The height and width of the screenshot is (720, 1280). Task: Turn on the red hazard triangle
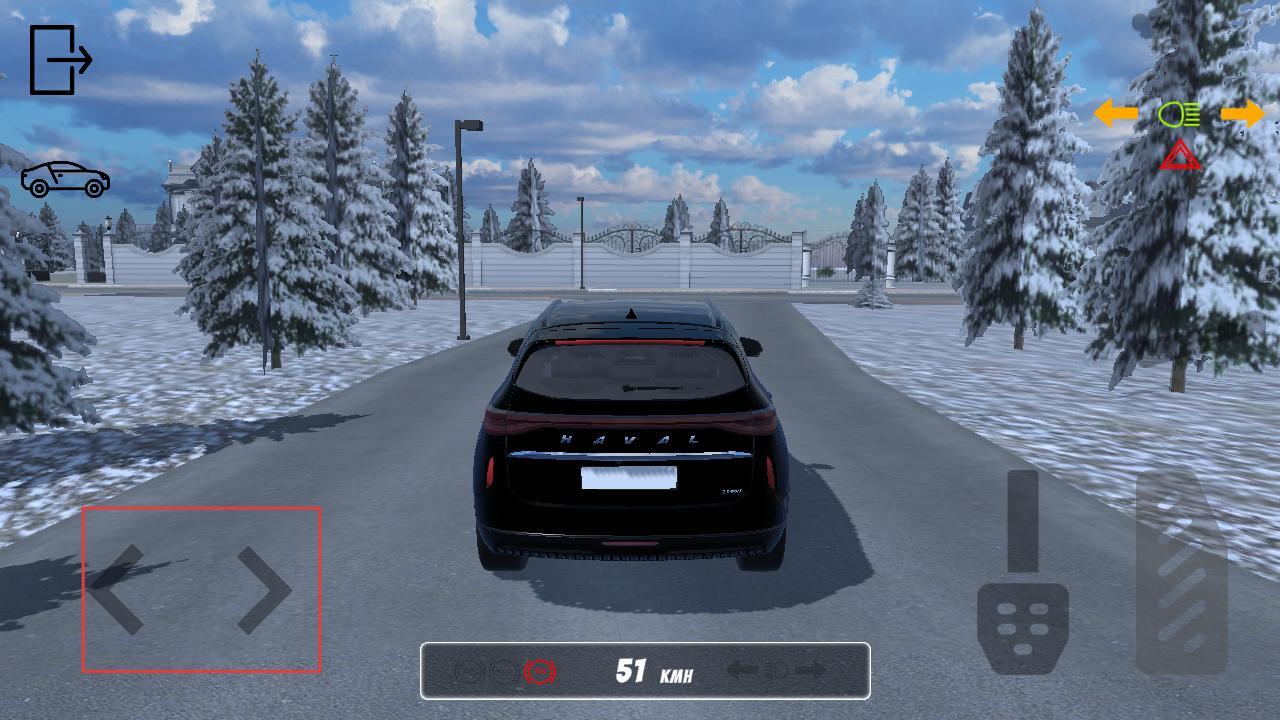pyautogui.click(x=1180, y=156)
